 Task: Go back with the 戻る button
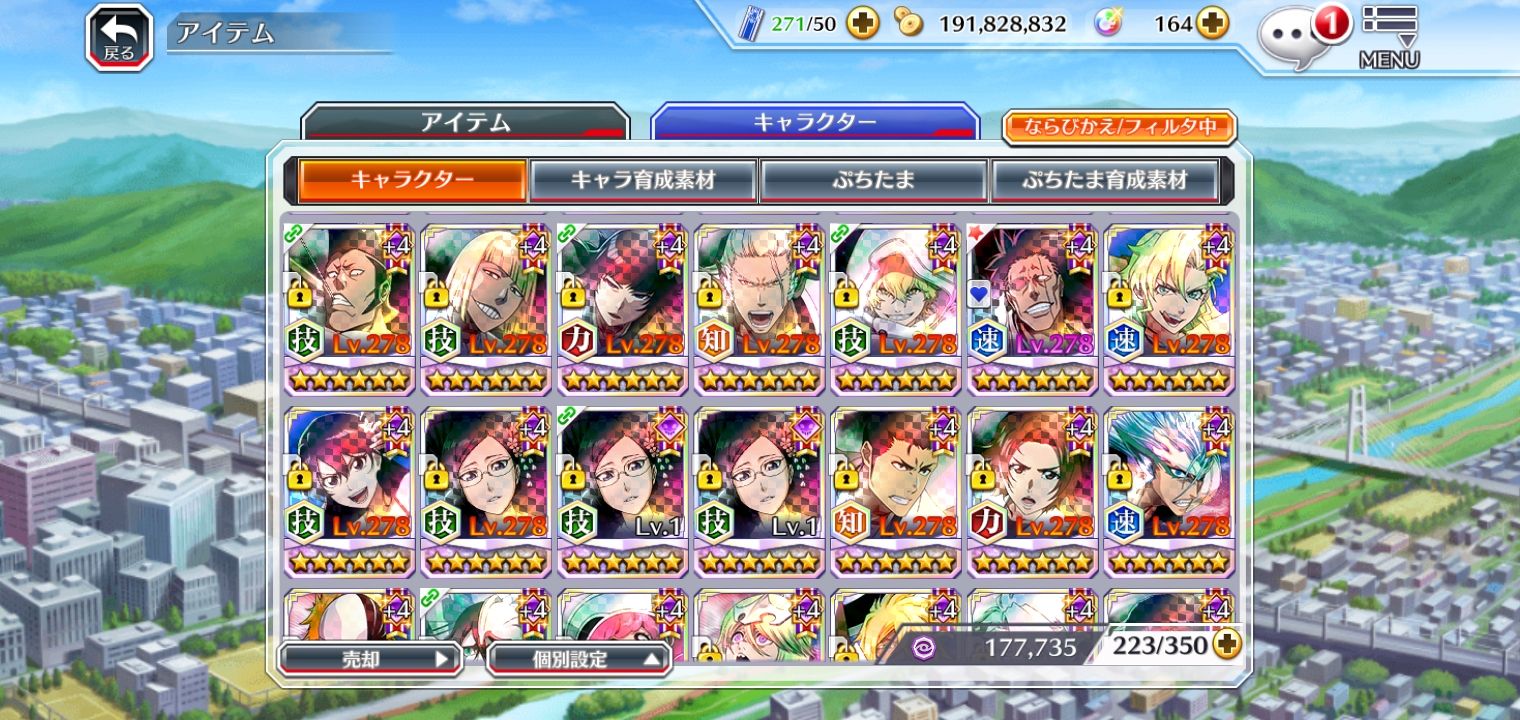[119, 38]
